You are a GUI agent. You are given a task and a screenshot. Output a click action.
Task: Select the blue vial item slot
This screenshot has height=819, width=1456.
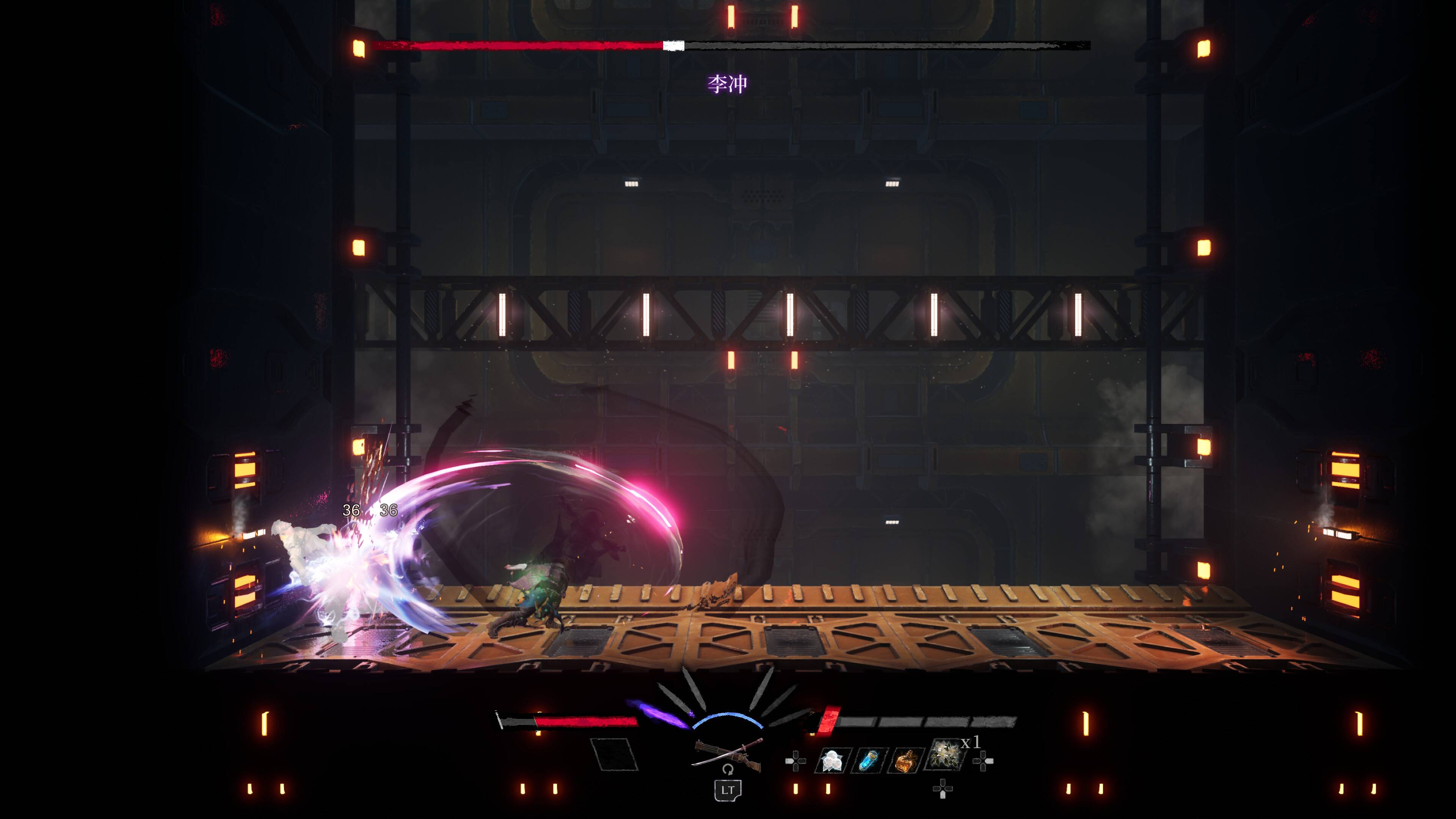point(869,761)
